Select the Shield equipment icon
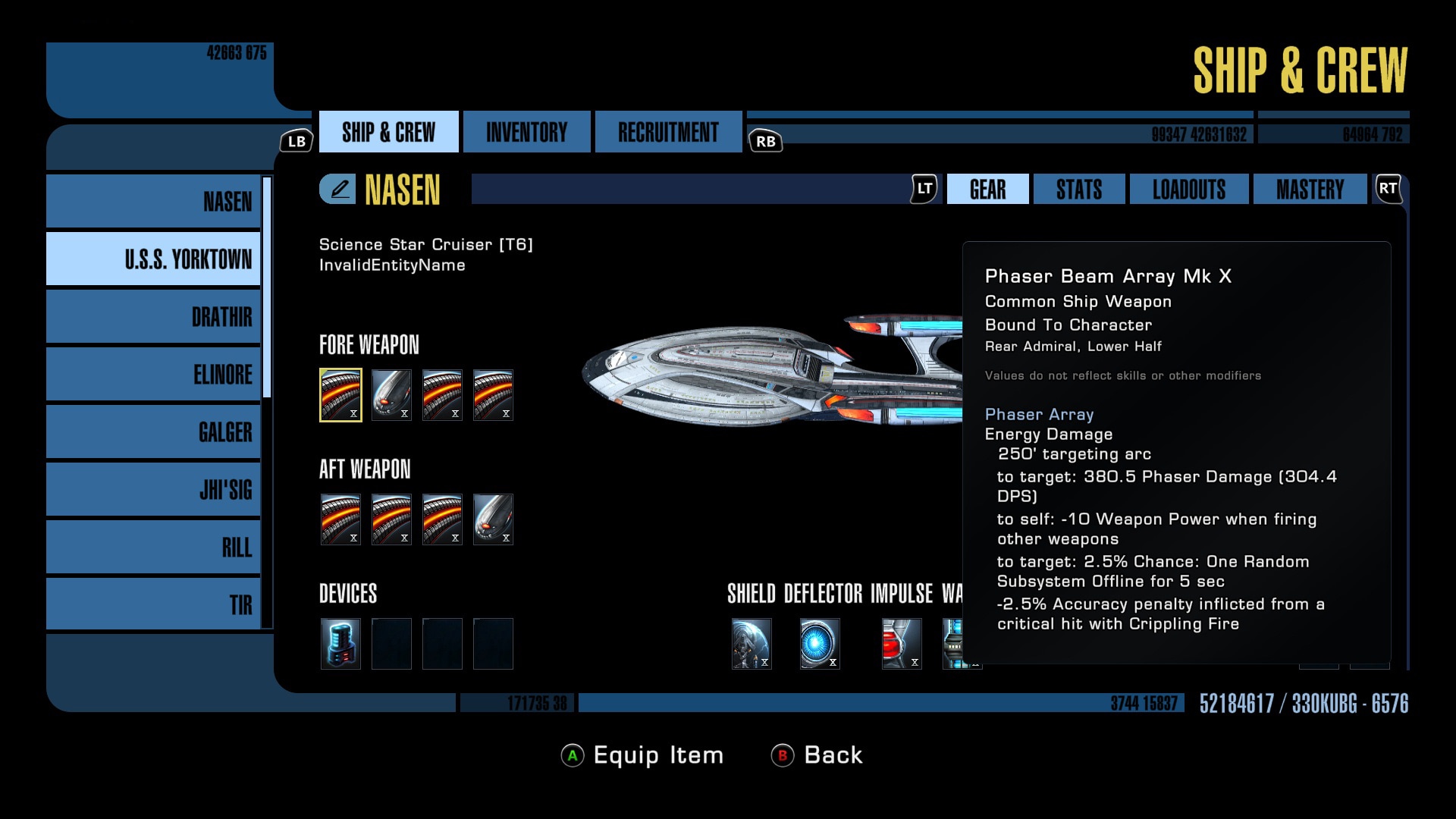The height and width of the screenshot is (819, 1456). point(752,643)
